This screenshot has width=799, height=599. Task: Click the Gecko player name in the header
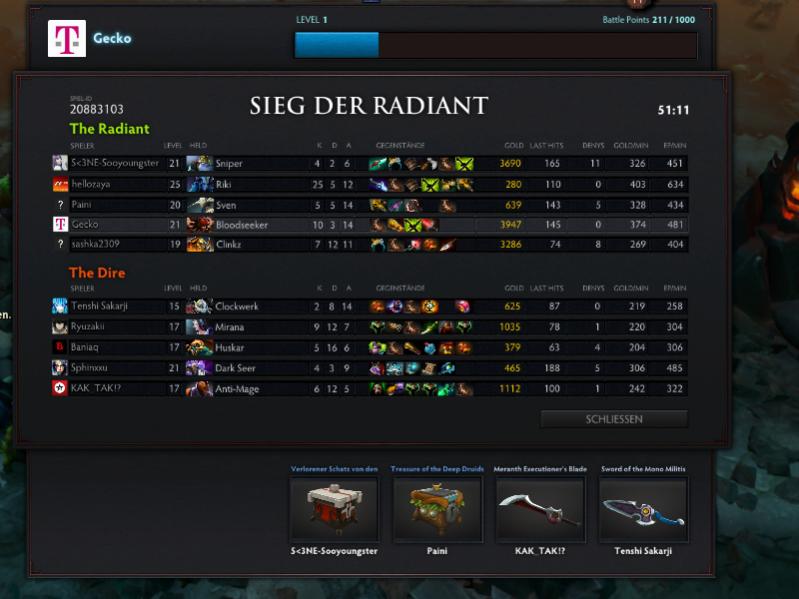click(112, 39)
